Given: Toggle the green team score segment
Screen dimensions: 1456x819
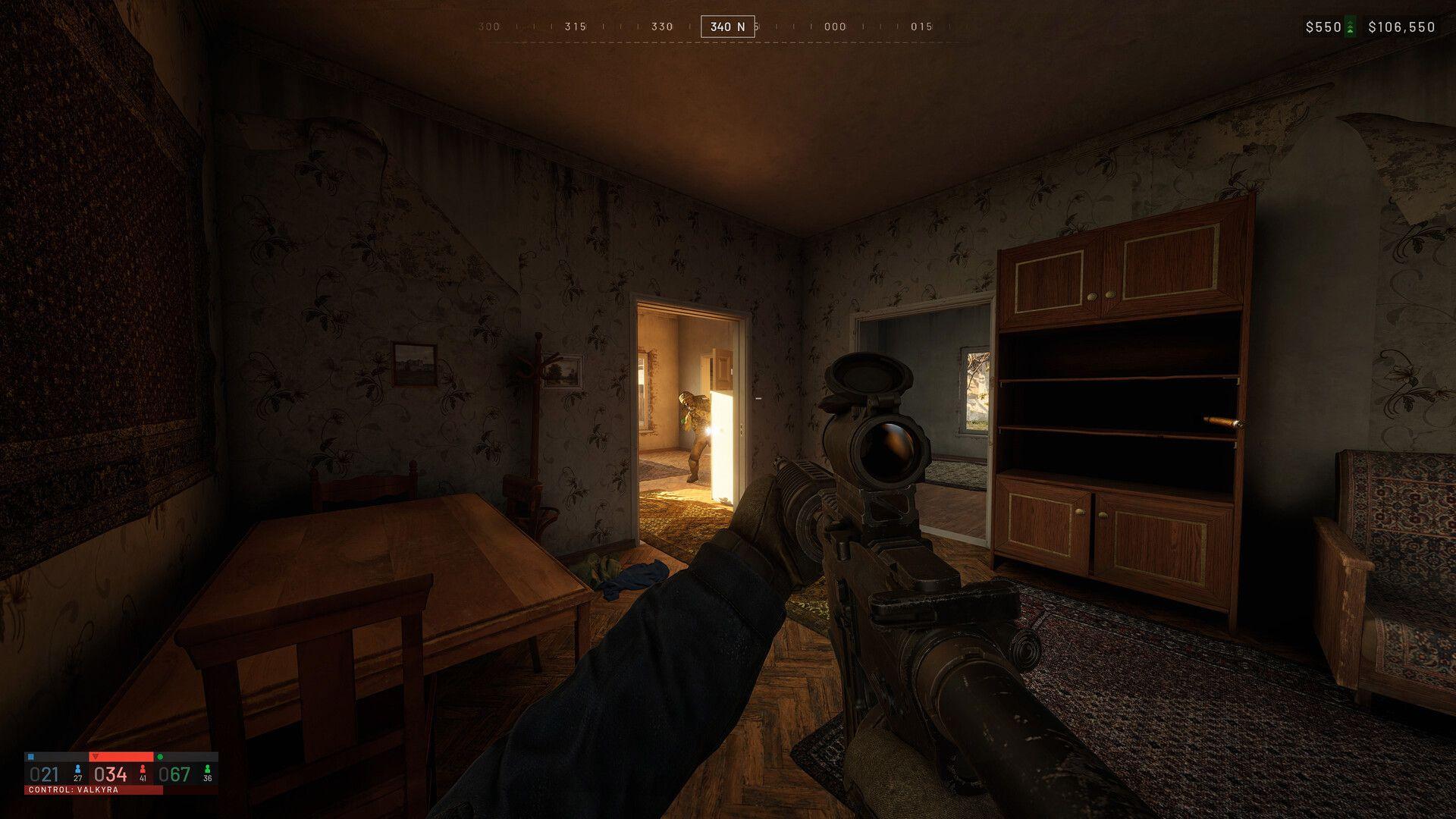Looking at the screenshot, I should coord(186,756).
